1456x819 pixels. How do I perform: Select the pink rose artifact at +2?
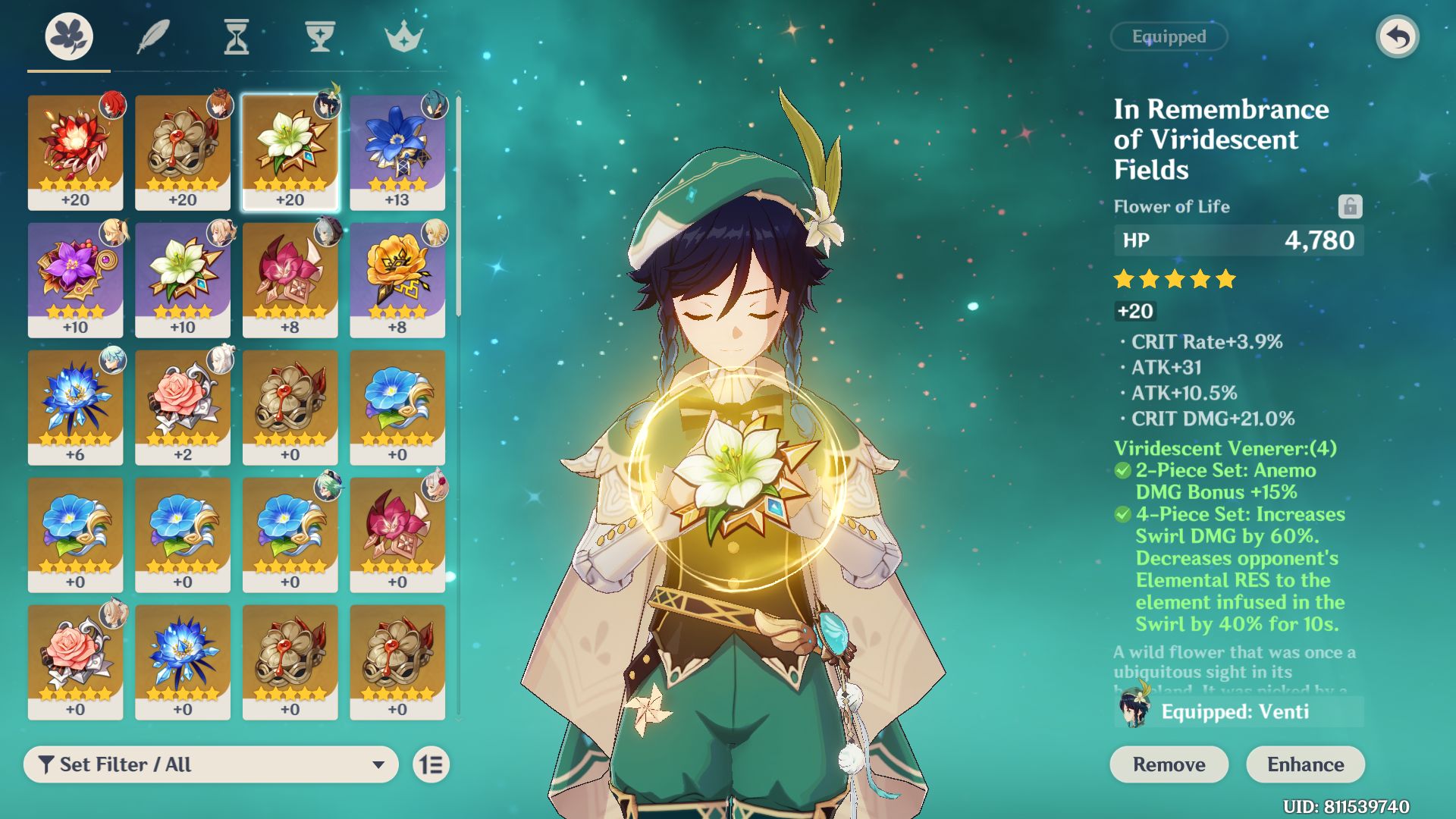pos(183,406)
